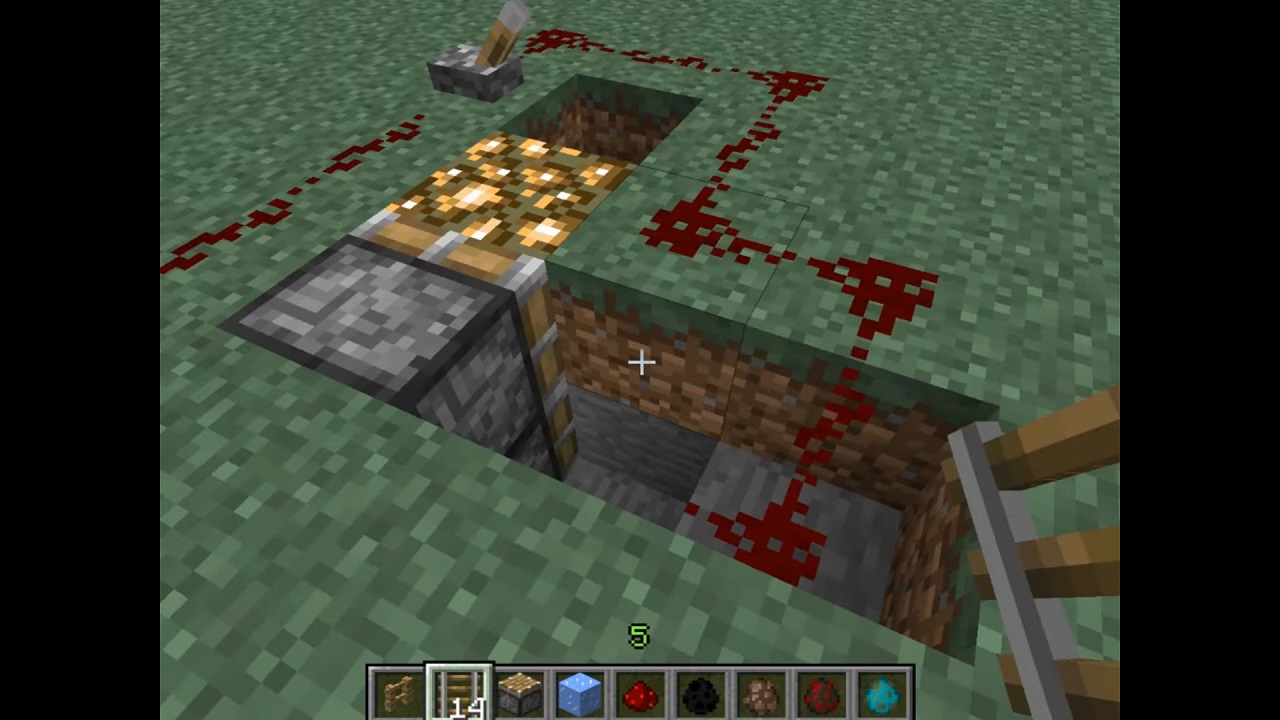Select the light blue ice block slot
This screenshot has height=720, width=1280.
coord(580,694)
